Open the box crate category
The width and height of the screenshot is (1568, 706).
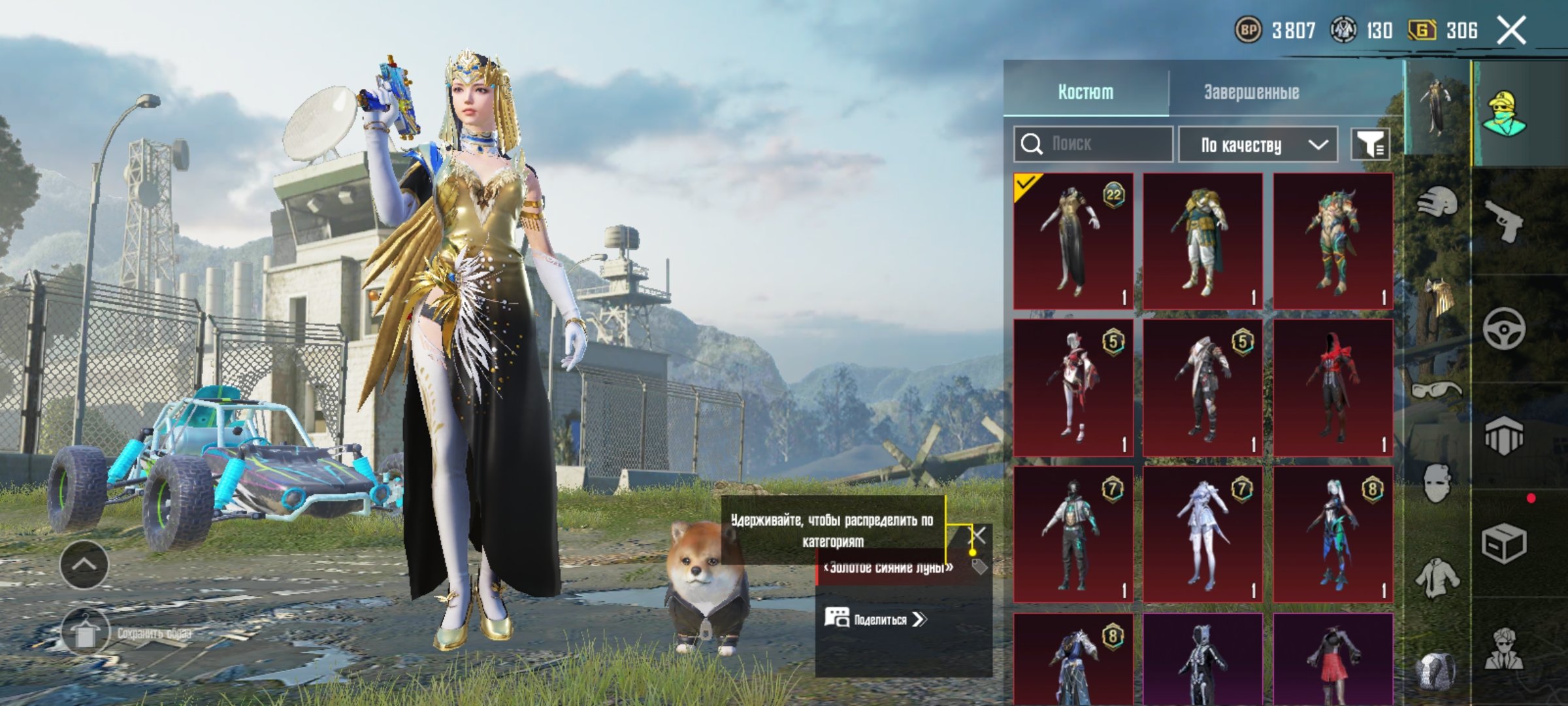[1503, 543]
